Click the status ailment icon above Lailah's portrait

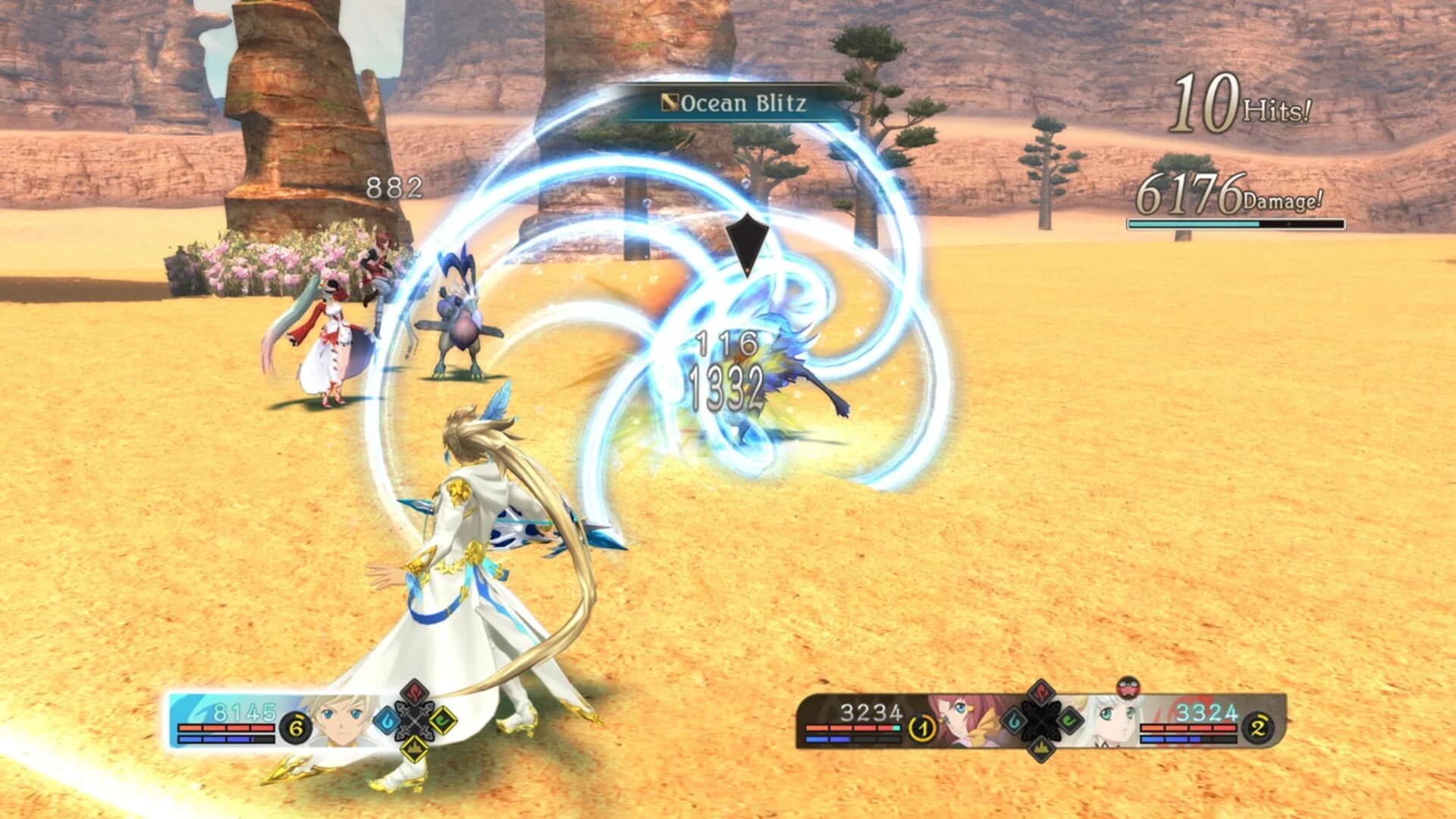tap(1128, 687)
